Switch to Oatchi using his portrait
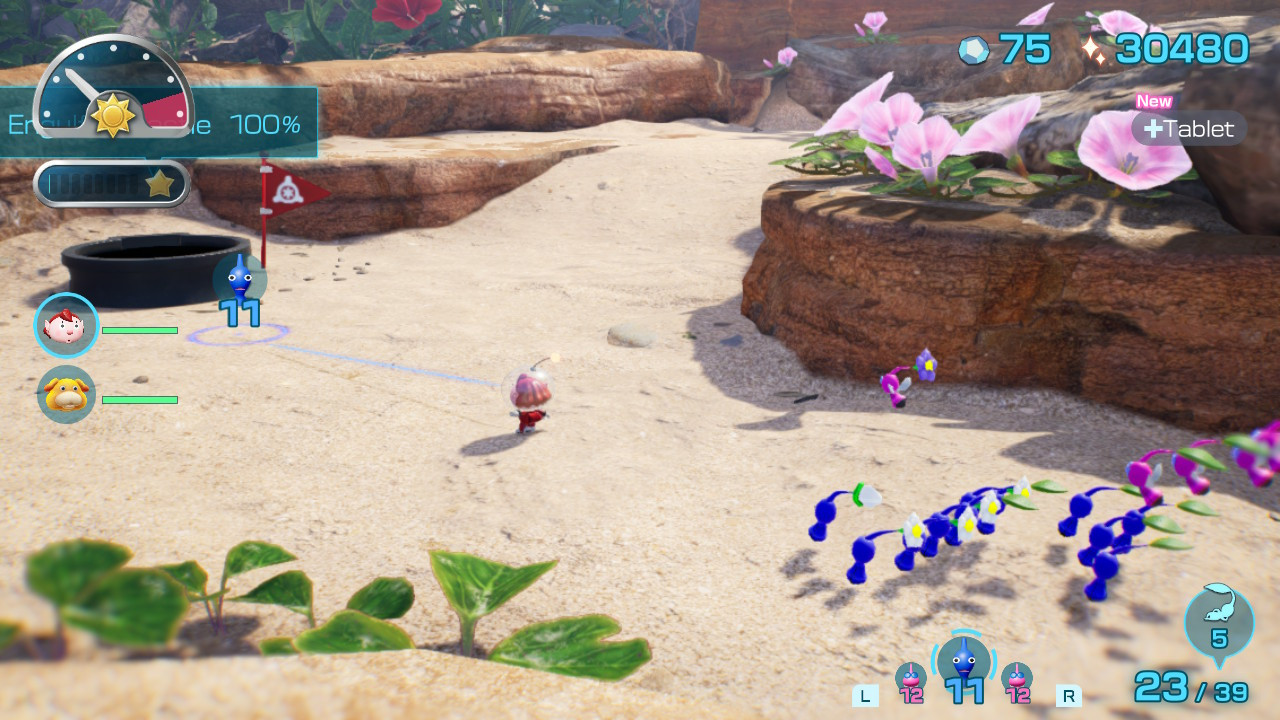 tap(65, 395)
